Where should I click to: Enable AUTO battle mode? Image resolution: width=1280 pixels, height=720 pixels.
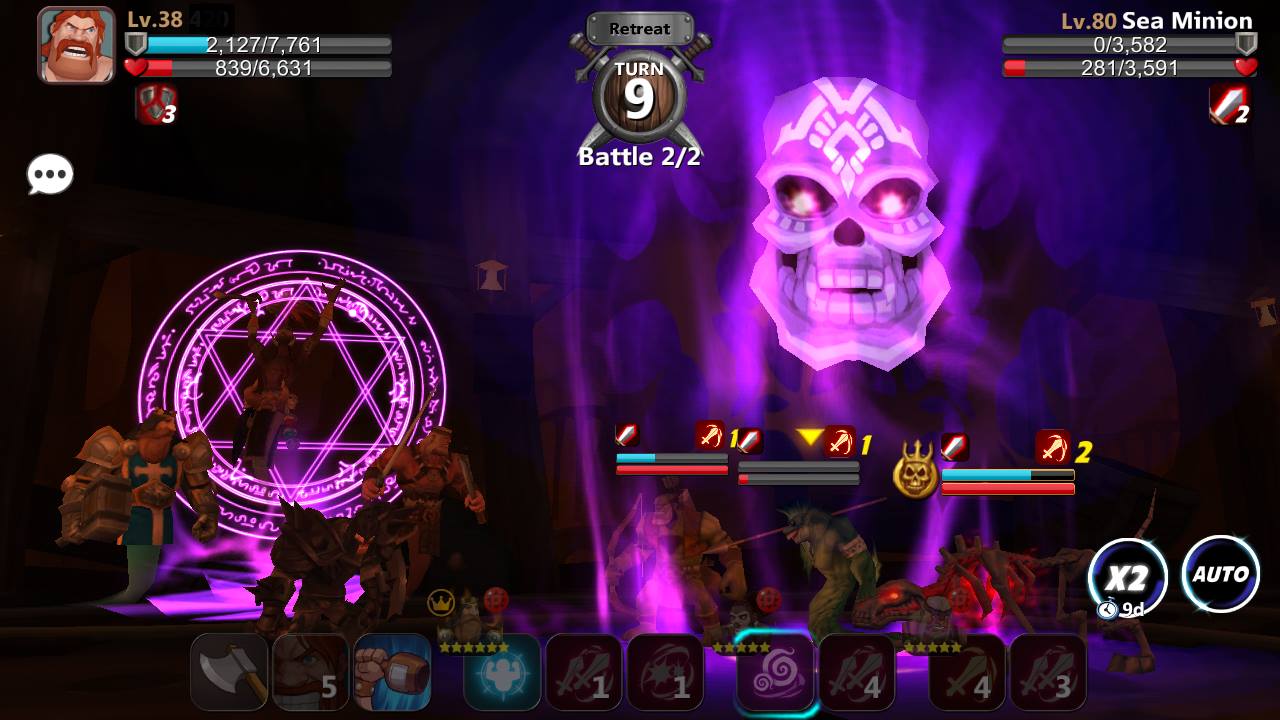tap(1220, 574)
